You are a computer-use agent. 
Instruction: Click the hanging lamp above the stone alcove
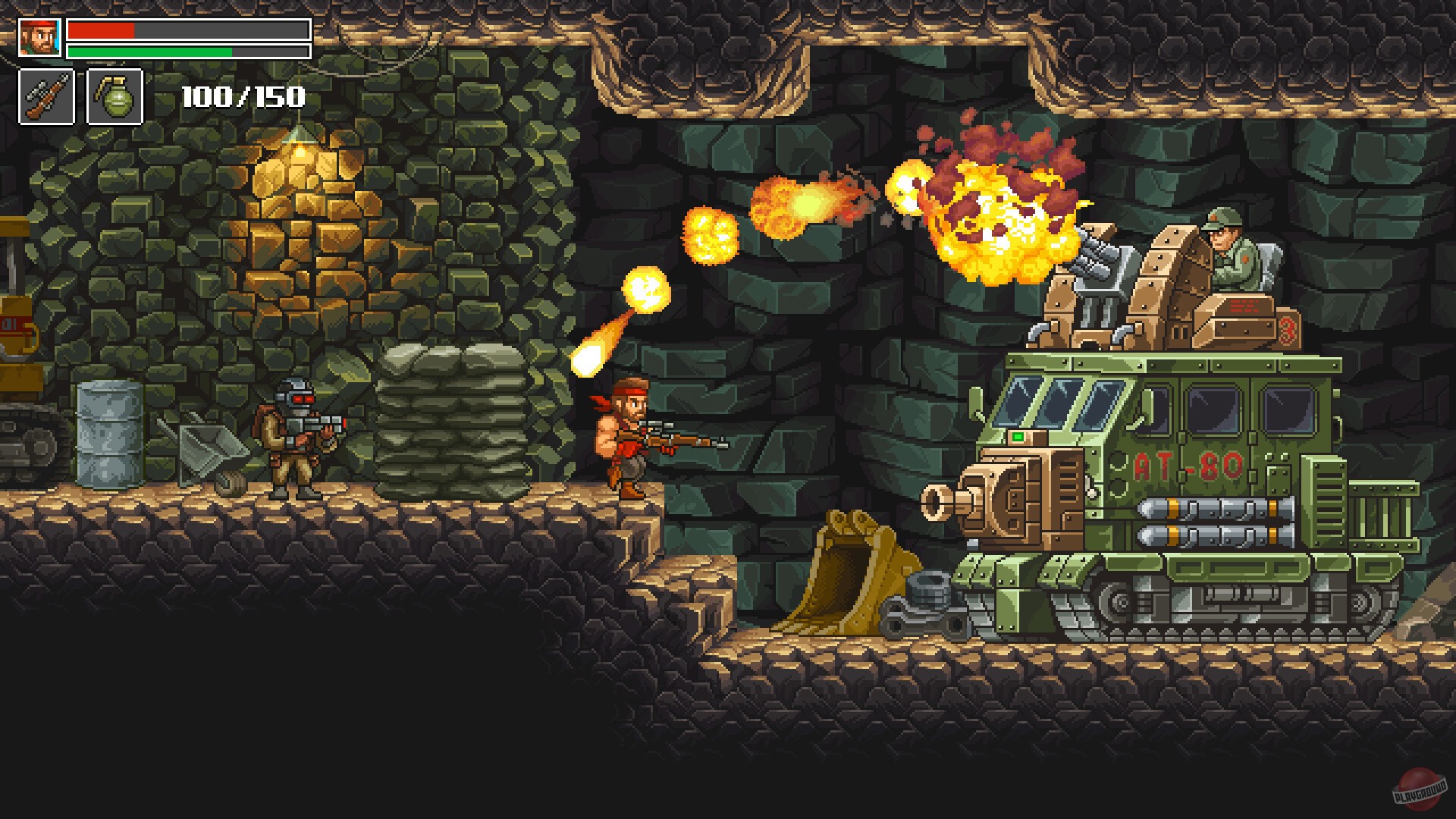click(x=298, y=140)
